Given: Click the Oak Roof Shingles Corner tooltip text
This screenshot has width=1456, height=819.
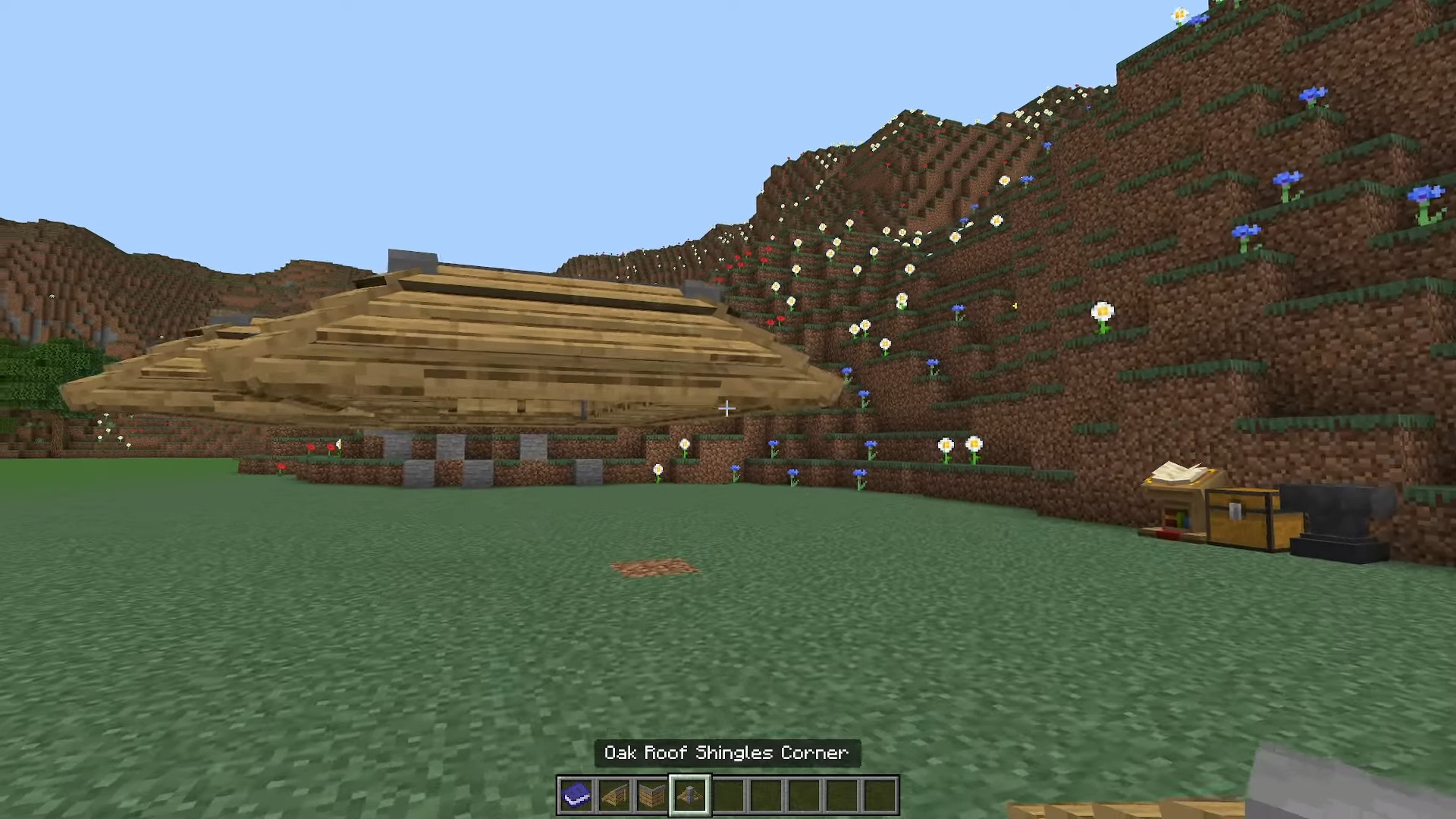Looking at the screenshot, I should [x=726, y=753].
